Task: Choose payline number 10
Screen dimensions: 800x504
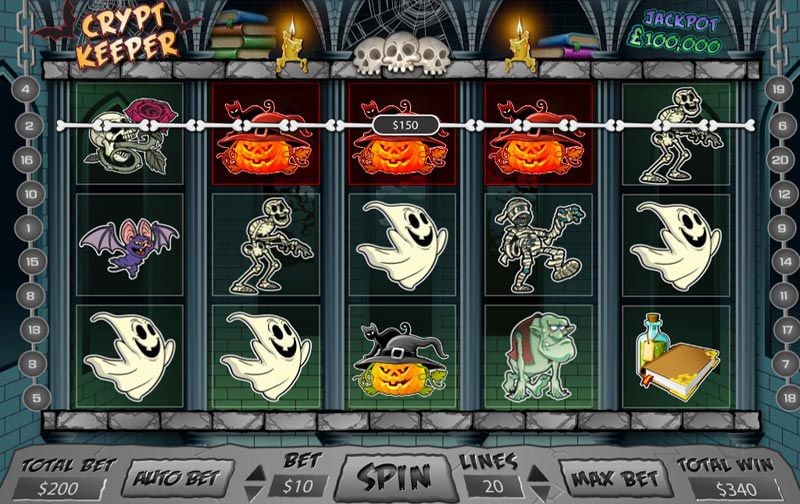Action: click(x=28, y=193)
